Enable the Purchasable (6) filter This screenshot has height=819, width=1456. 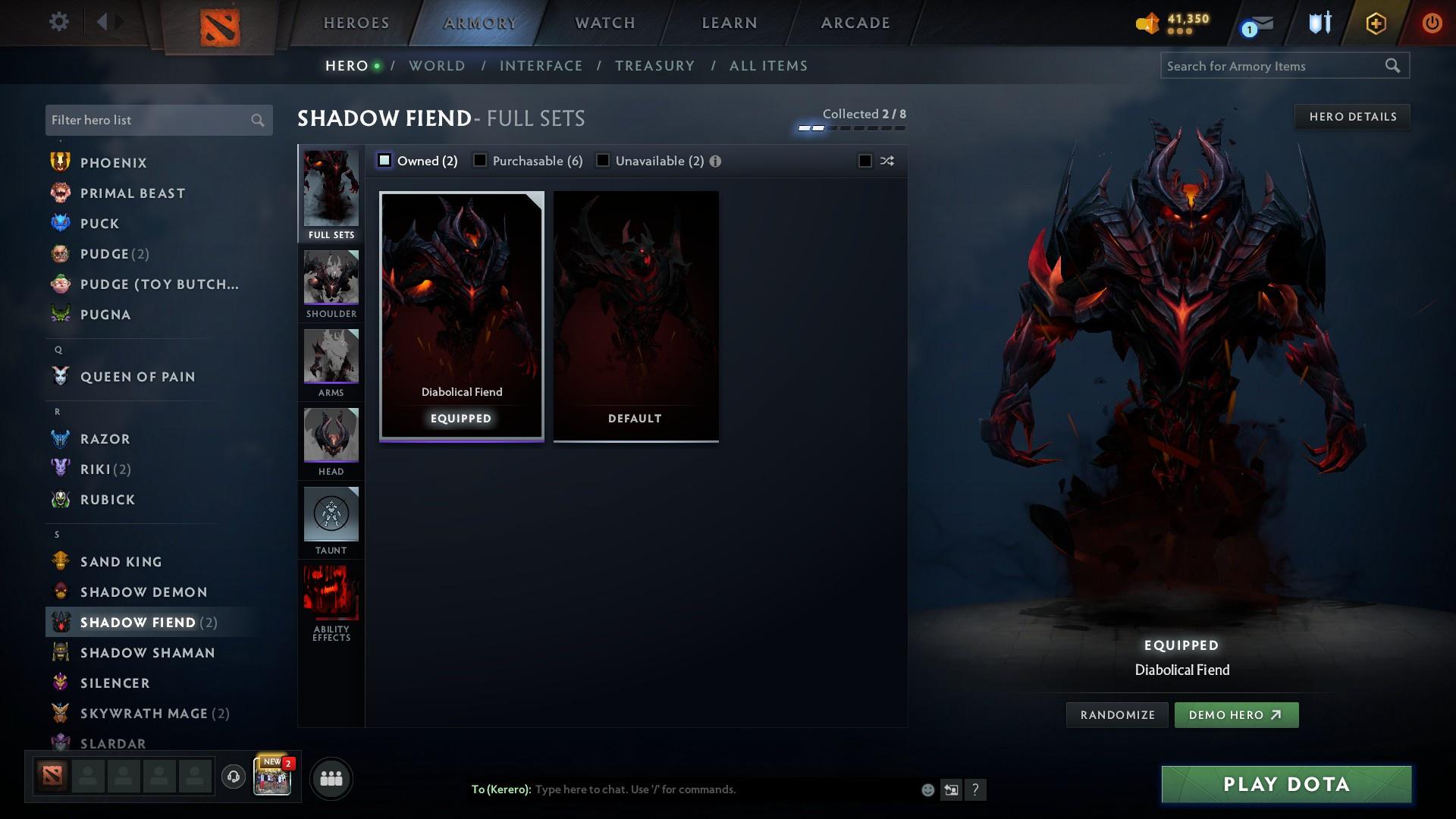pyautogui.click(x=479, y=160)
